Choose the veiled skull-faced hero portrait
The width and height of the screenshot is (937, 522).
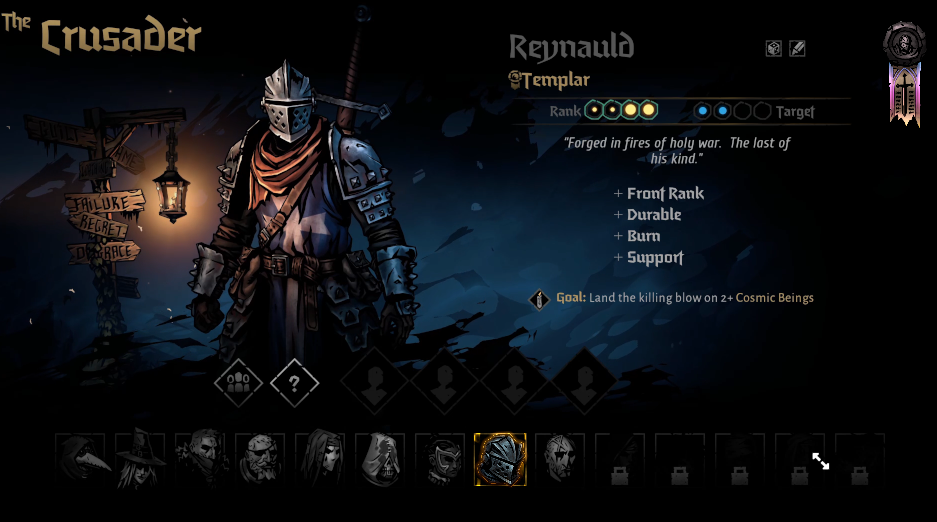click(x=320, y=459)
